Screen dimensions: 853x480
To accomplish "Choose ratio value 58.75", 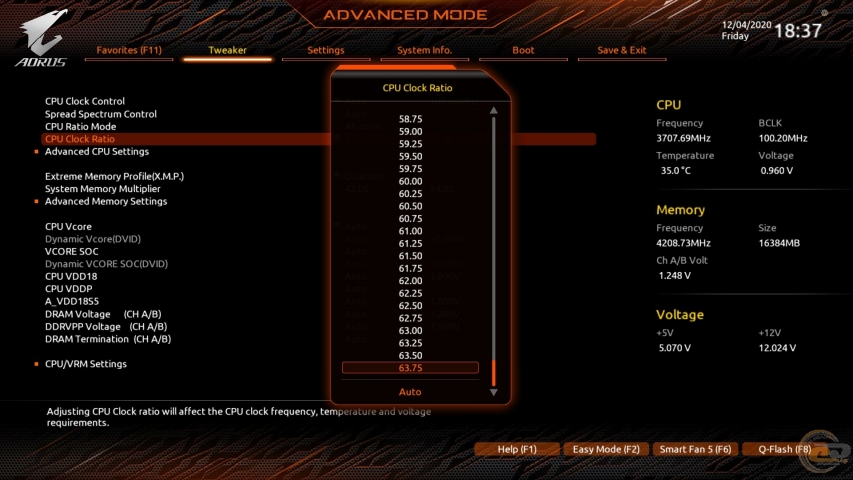I will point(410,119).
